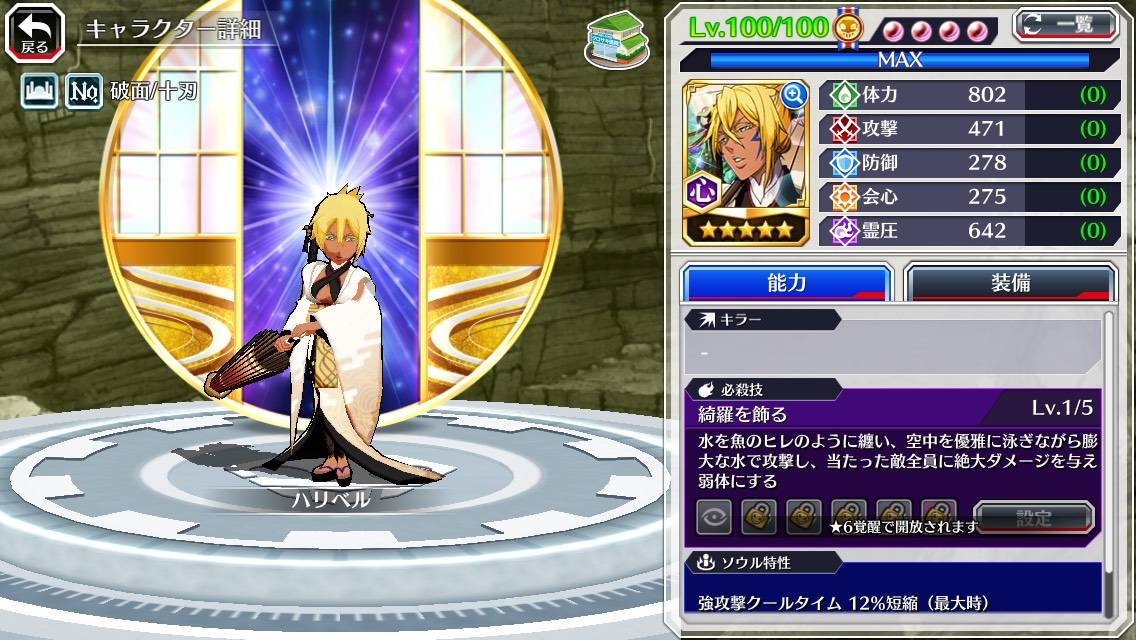Open the 一覧 character list

pyautogui.click(x=1065, y=24)
